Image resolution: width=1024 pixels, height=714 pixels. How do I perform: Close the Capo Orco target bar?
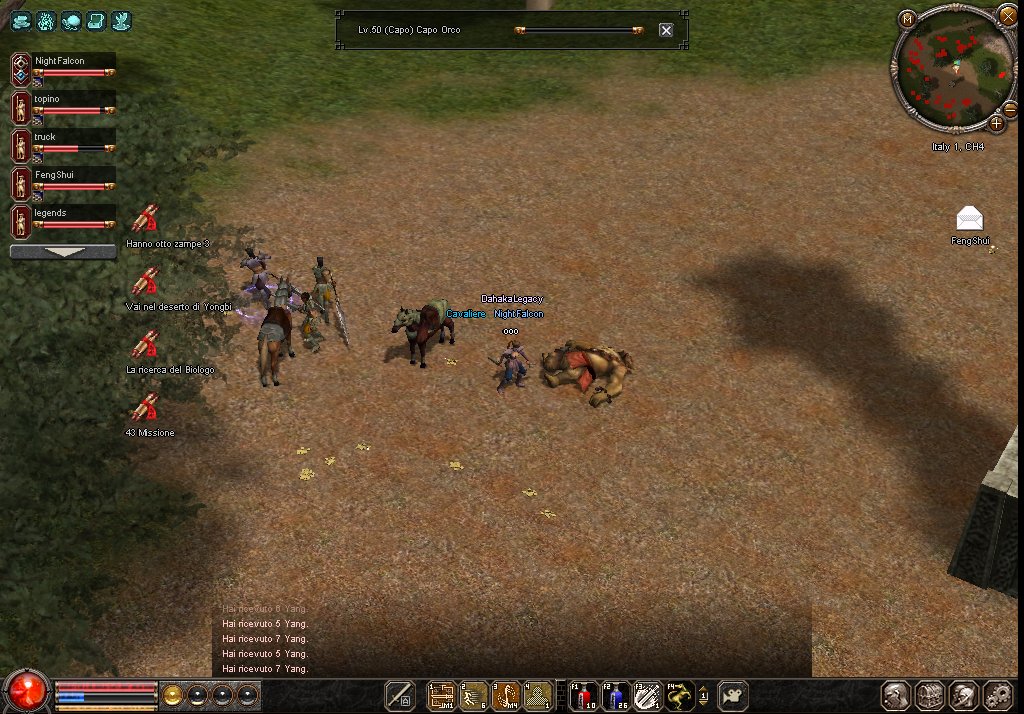pyautogui.click(x=666, y=30)
